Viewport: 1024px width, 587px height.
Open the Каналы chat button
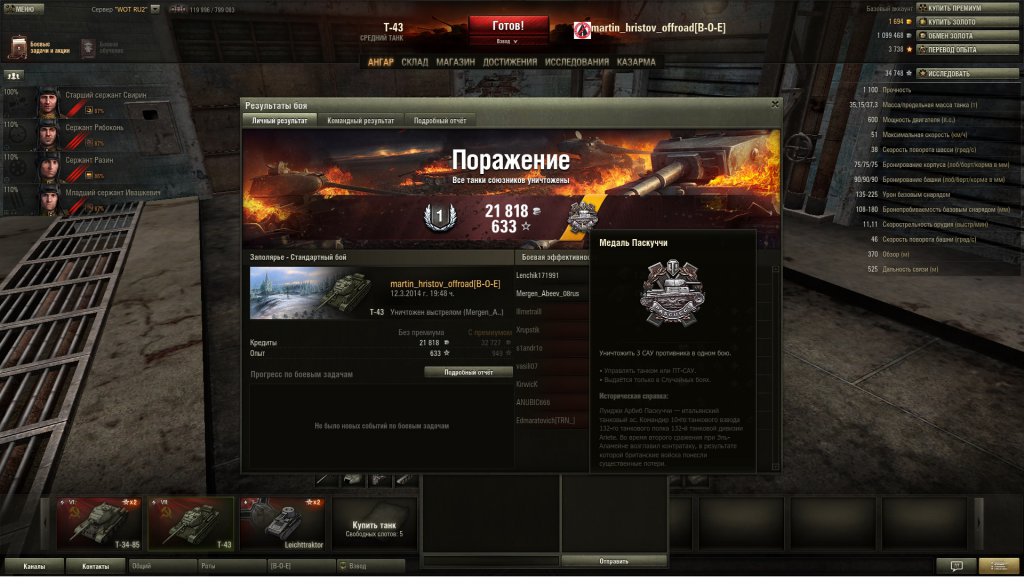34,566
